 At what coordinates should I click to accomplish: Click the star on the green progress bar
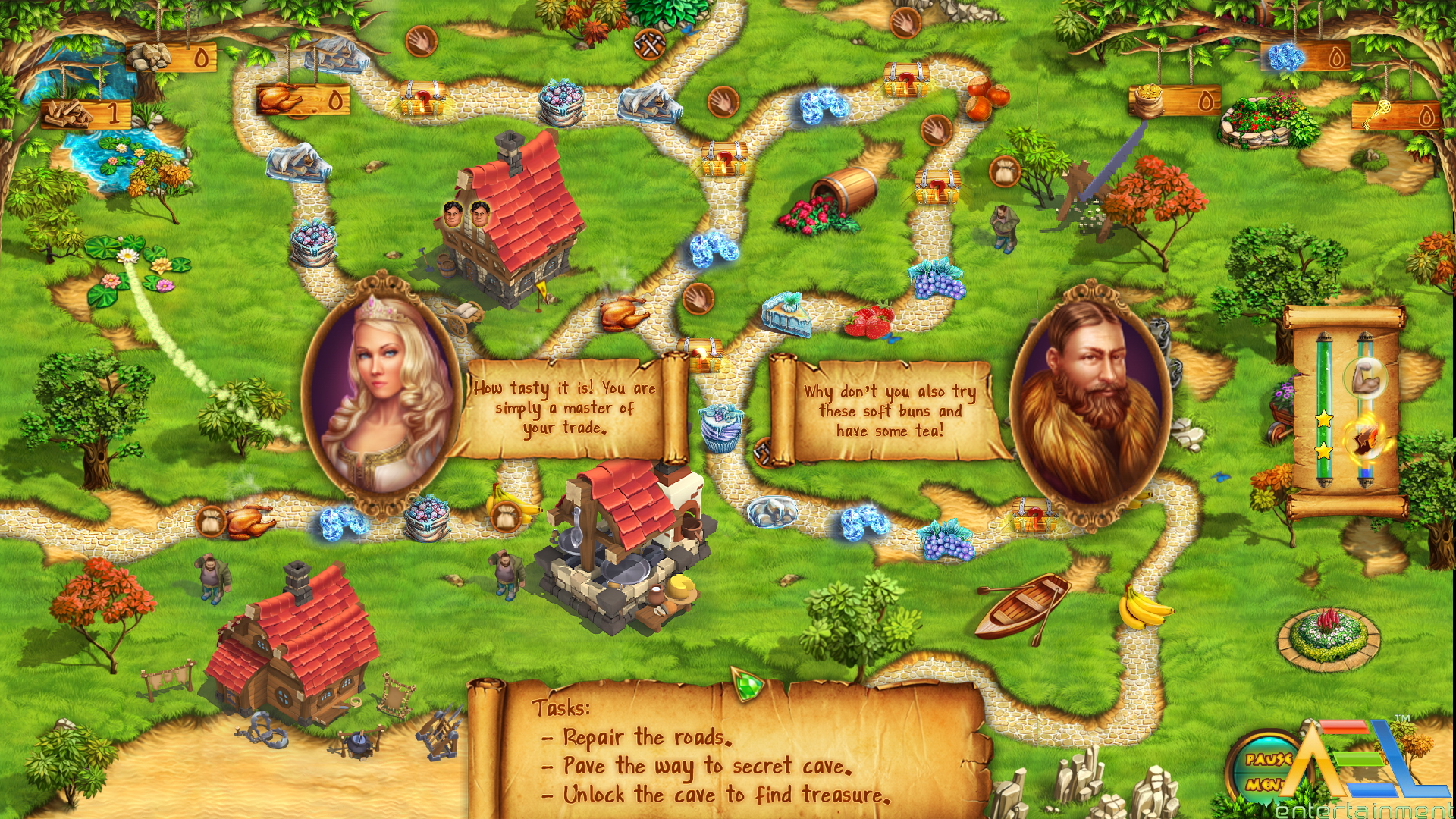tap(1323, 417)
